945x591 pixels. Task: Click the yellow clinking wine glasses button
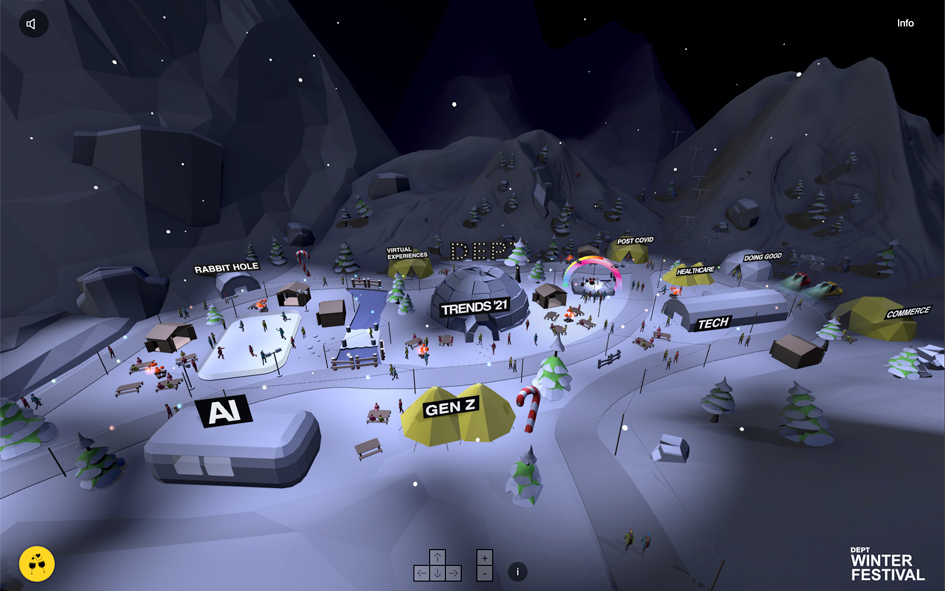pyautogui.click(x=37, y=564)
